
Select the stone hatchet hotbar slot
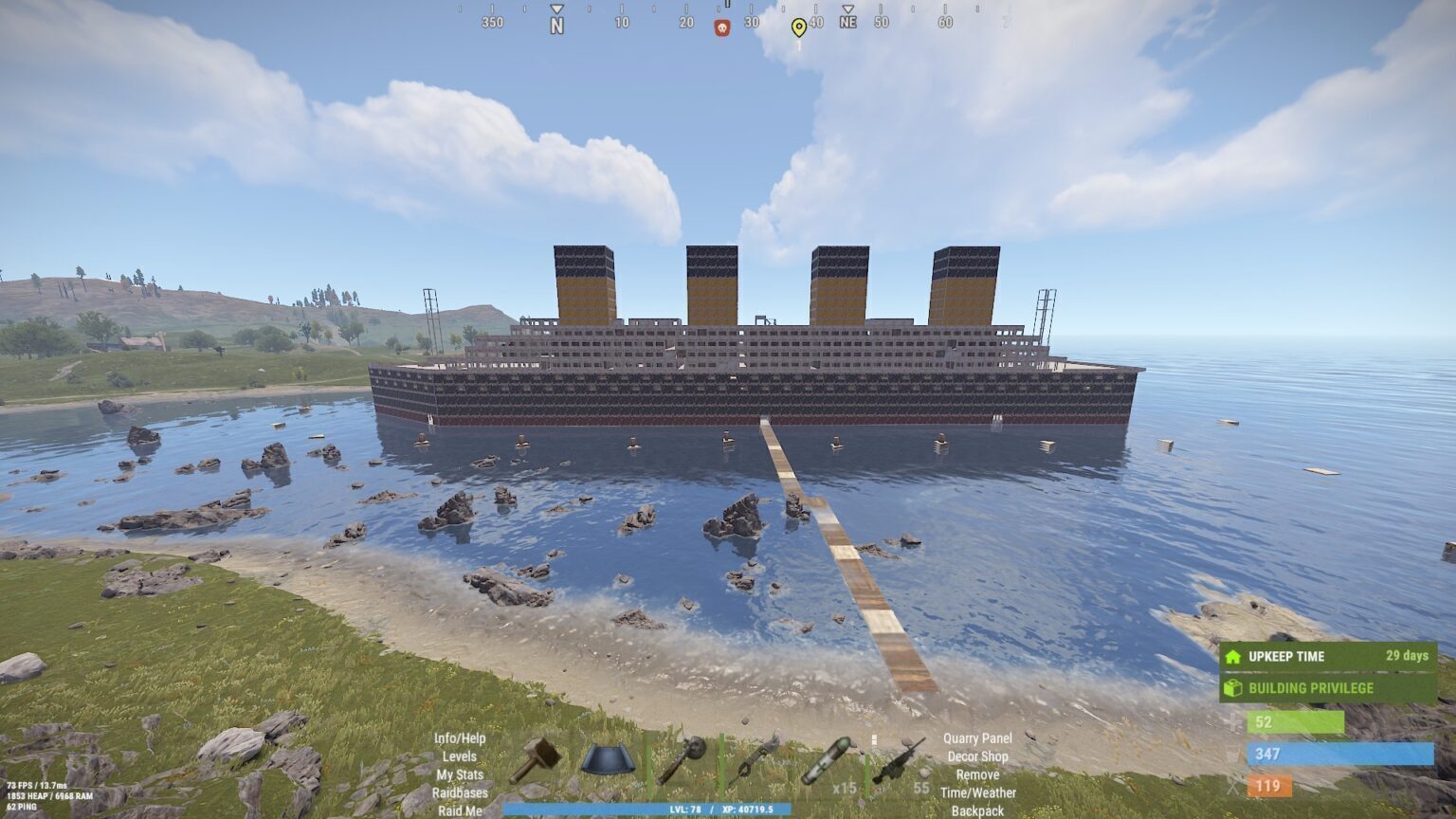(x=682, y=759)
